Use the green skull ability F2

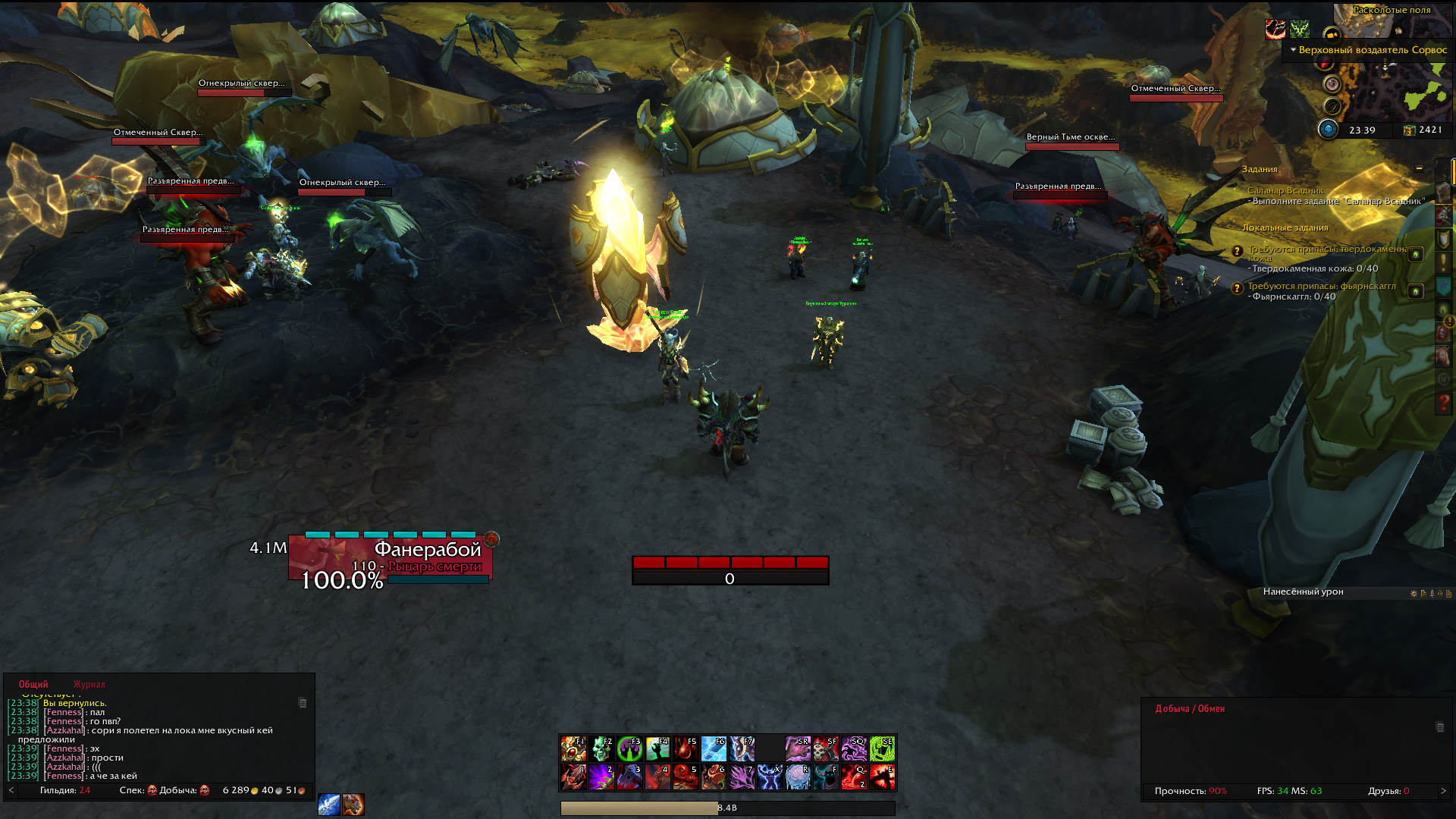tap(601, 749)
